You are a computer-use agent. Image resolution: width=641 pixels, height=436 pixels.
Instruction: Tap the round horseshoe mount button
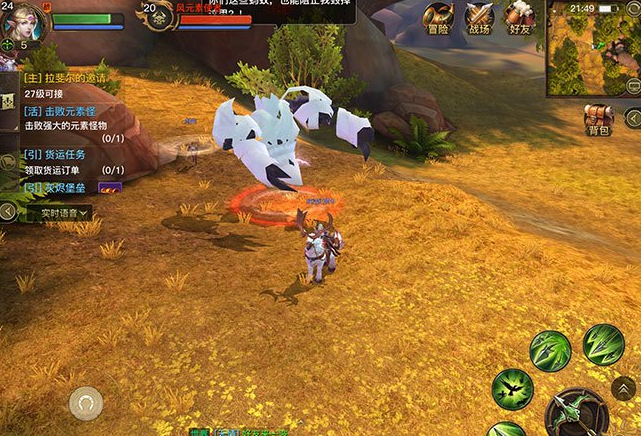(86, 403)
